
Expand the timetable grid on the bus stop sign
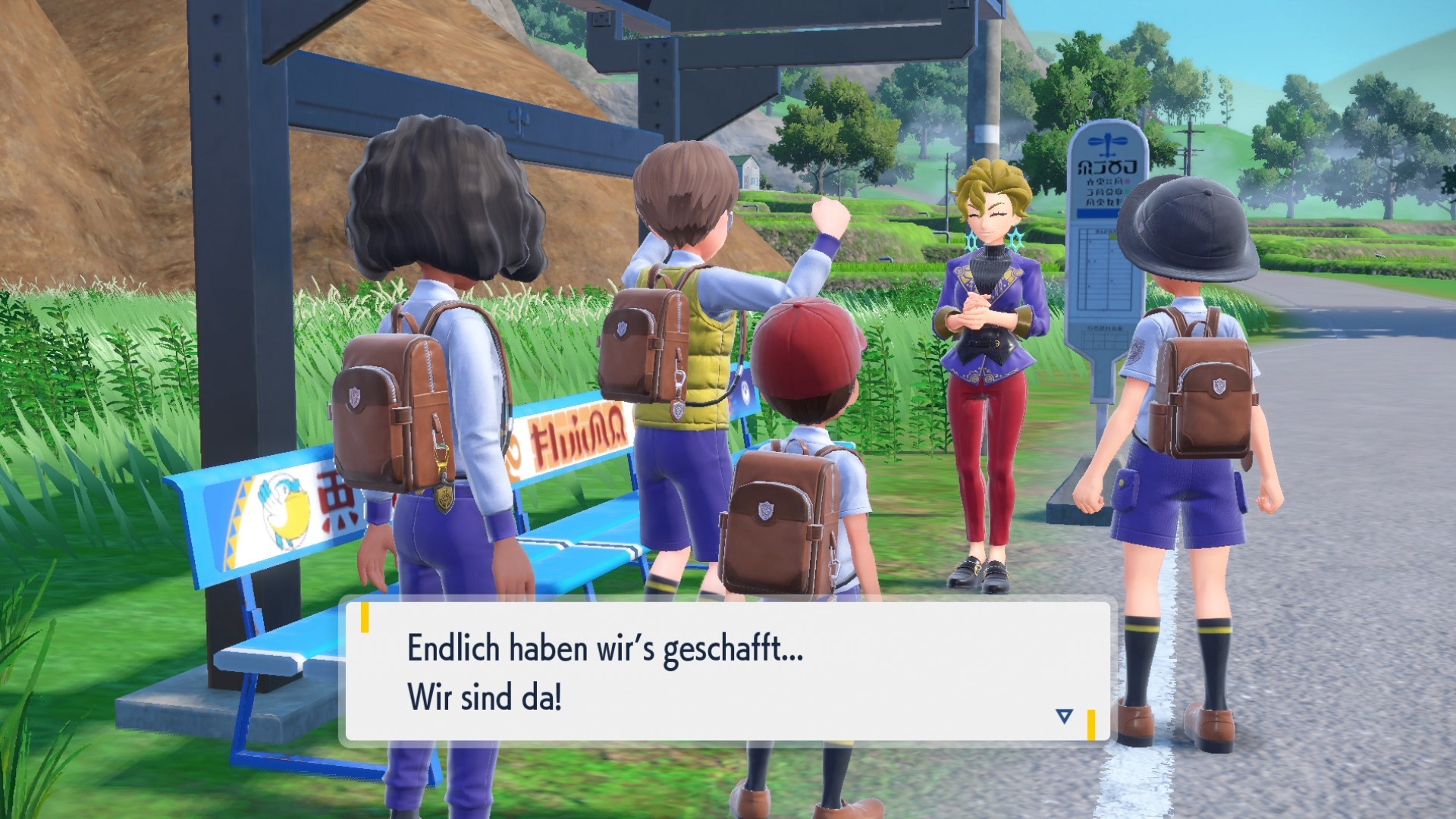pyautogui.click(x=1104, y=269)
